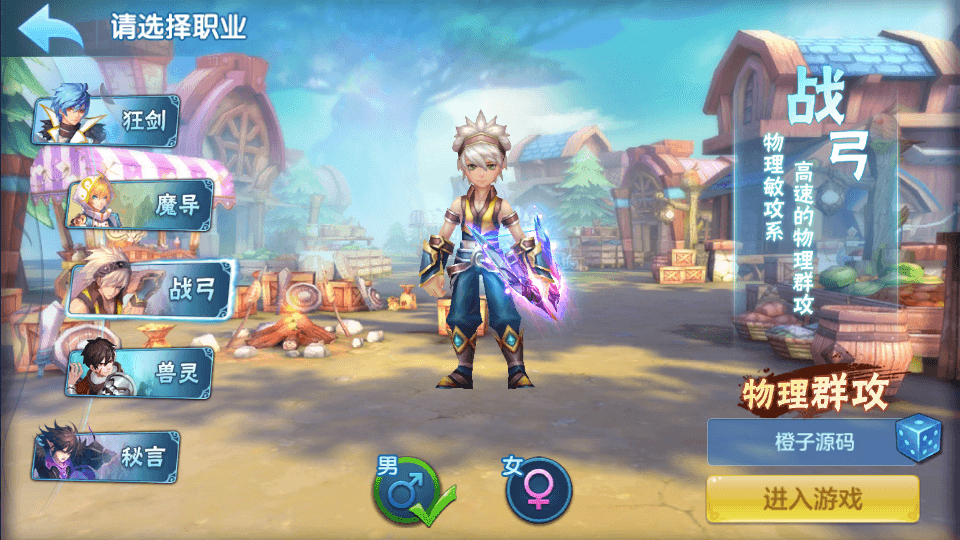
Task: Go back with the blue arrow
Action: coord(50,28)
